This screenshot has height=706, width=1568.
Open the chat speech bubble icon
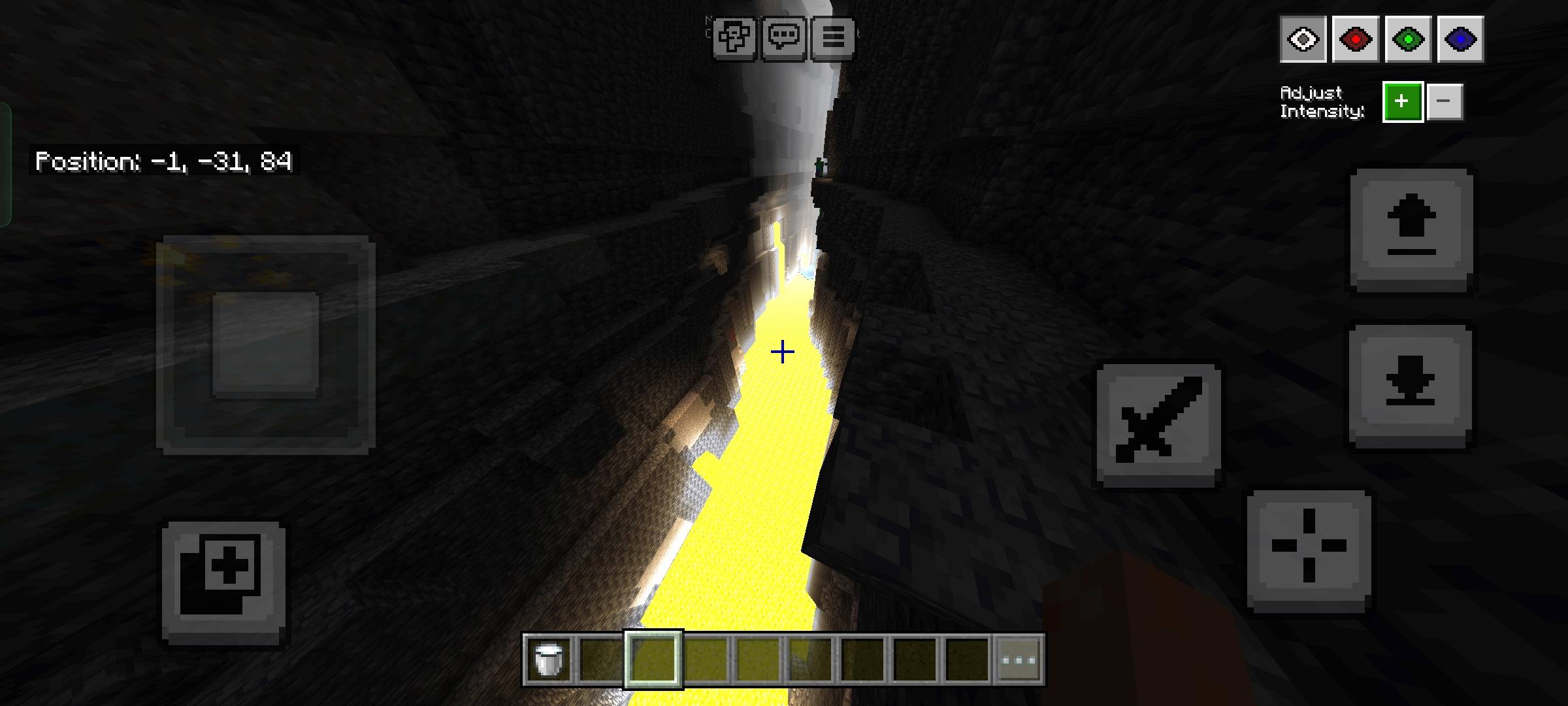click(784, 37)
